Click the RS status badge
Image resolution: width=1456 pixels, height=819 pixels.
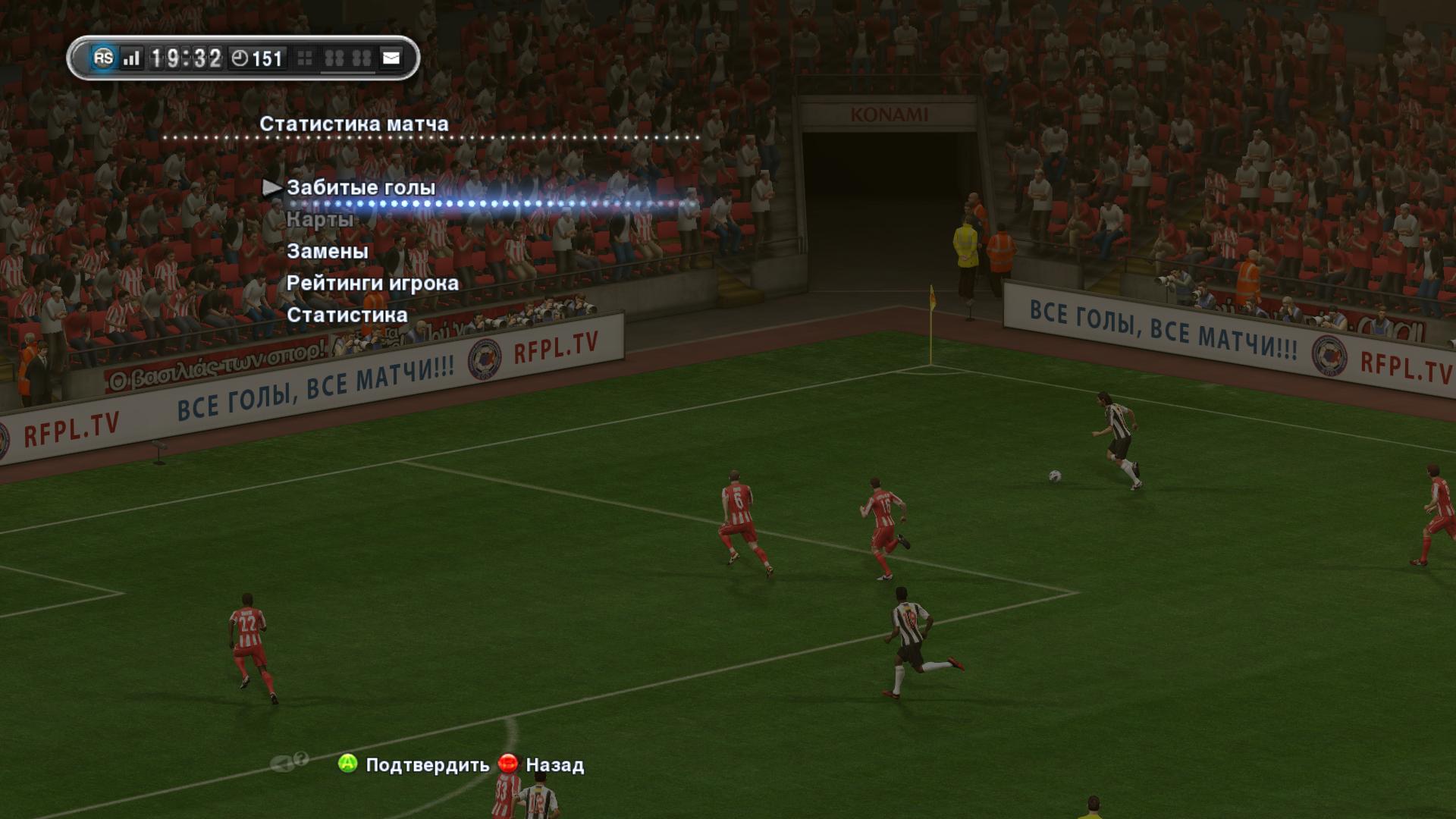click(x=103, y=58)
